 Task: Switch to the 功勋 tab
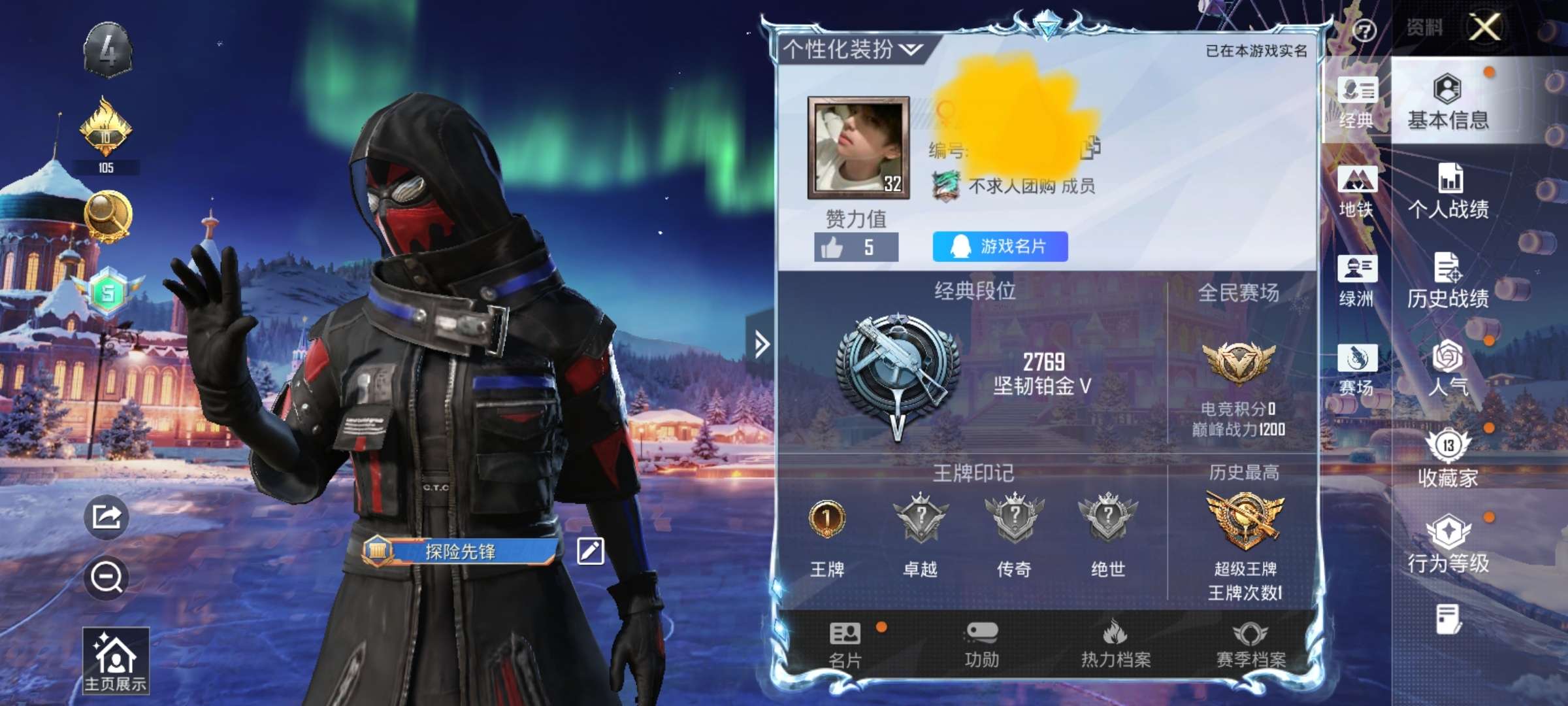point(981,645)
